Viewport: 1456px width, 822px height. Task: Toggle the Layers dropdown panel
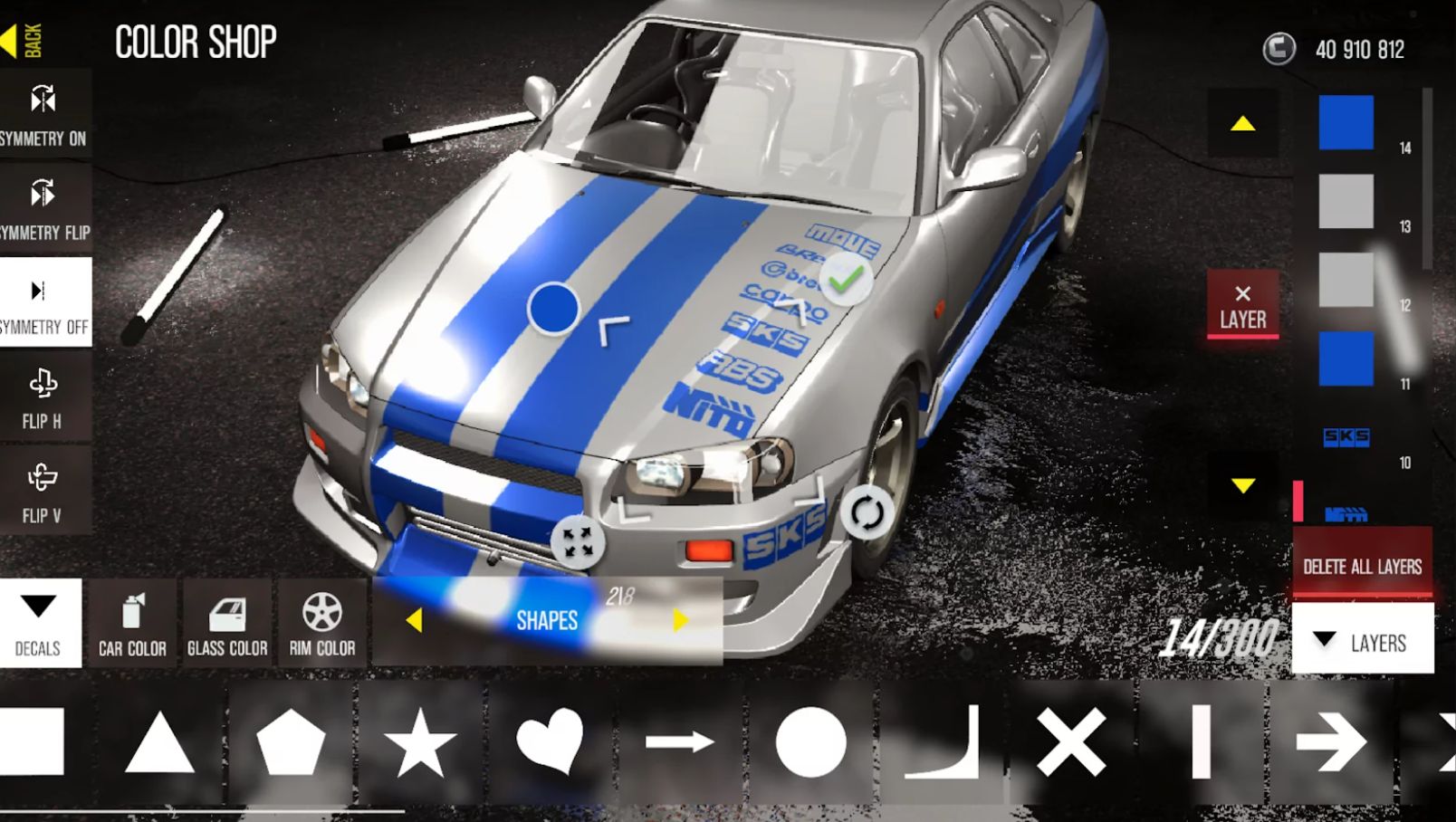[x=1363, y=642]
